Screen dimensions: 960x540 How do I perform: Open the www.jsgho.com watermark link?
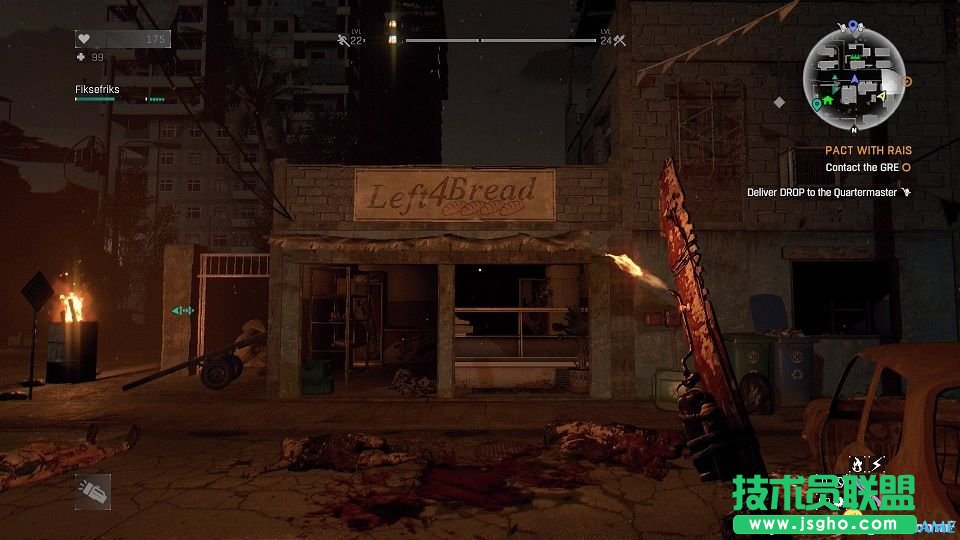point(823,523)
